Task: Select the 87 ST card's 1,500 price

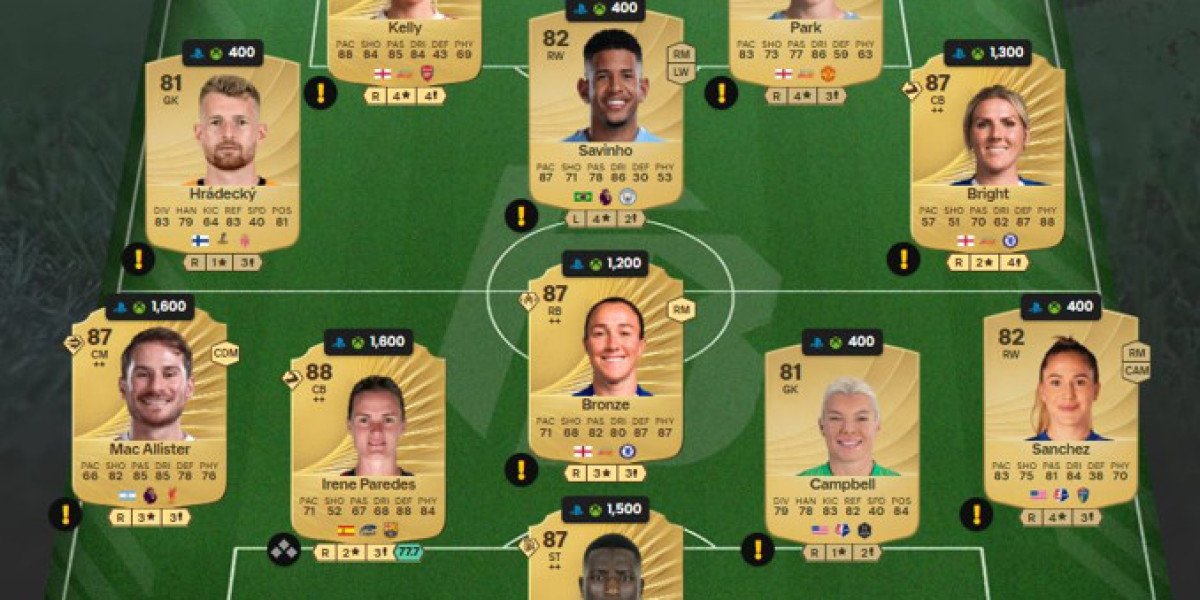Action: click(x=605, y=510)
